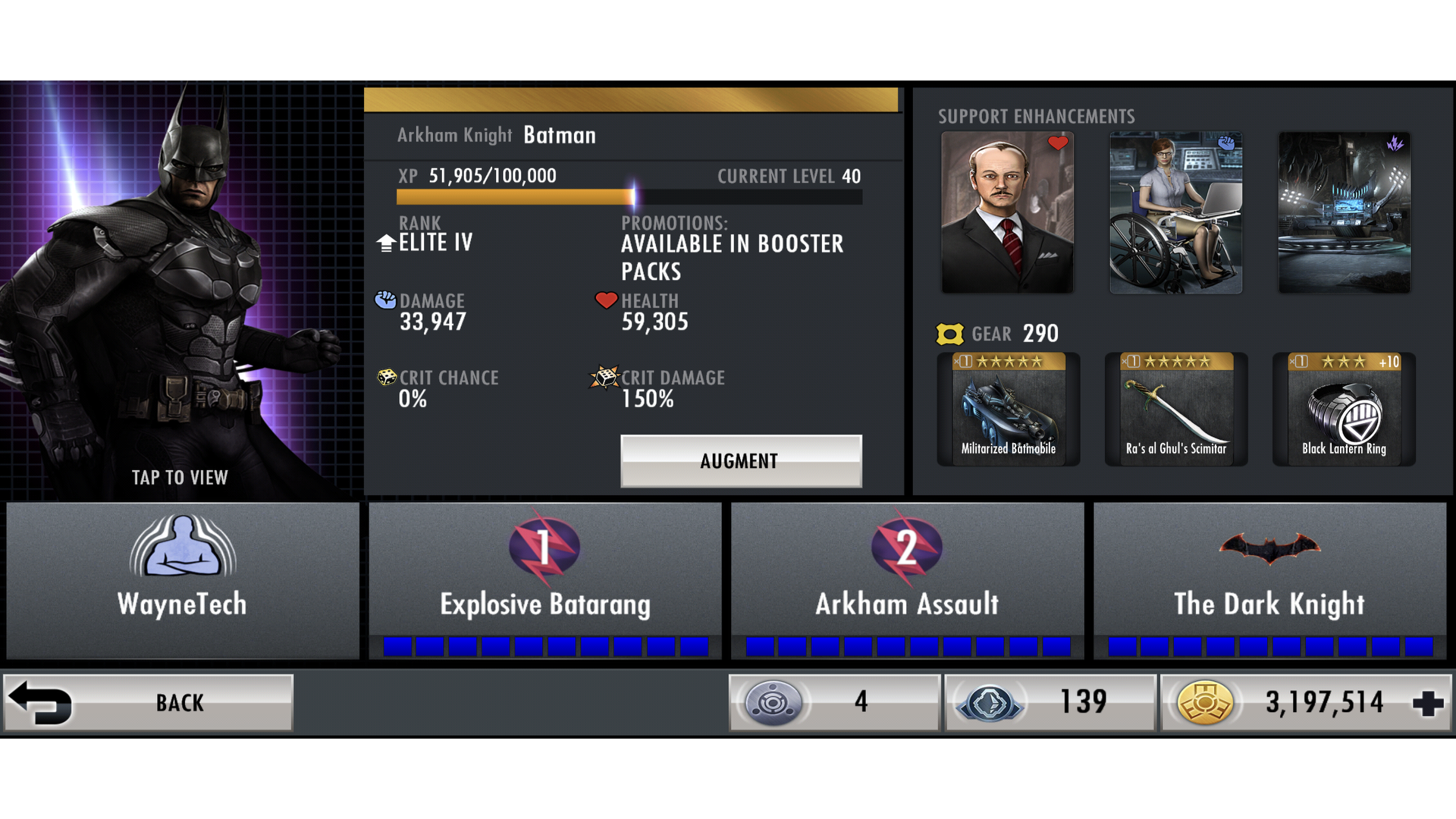Go back to the previous screen

coord(149,703)
